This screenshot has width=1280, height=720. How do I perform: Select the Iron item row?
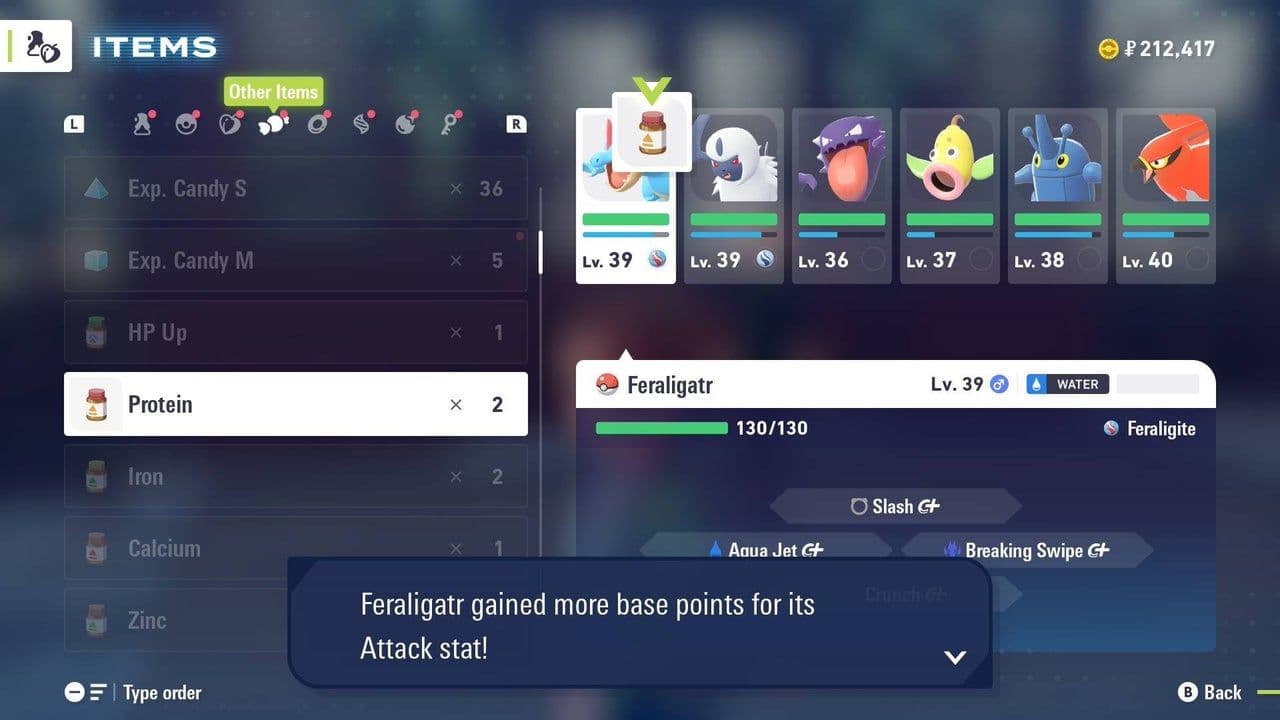coord(296,476)
